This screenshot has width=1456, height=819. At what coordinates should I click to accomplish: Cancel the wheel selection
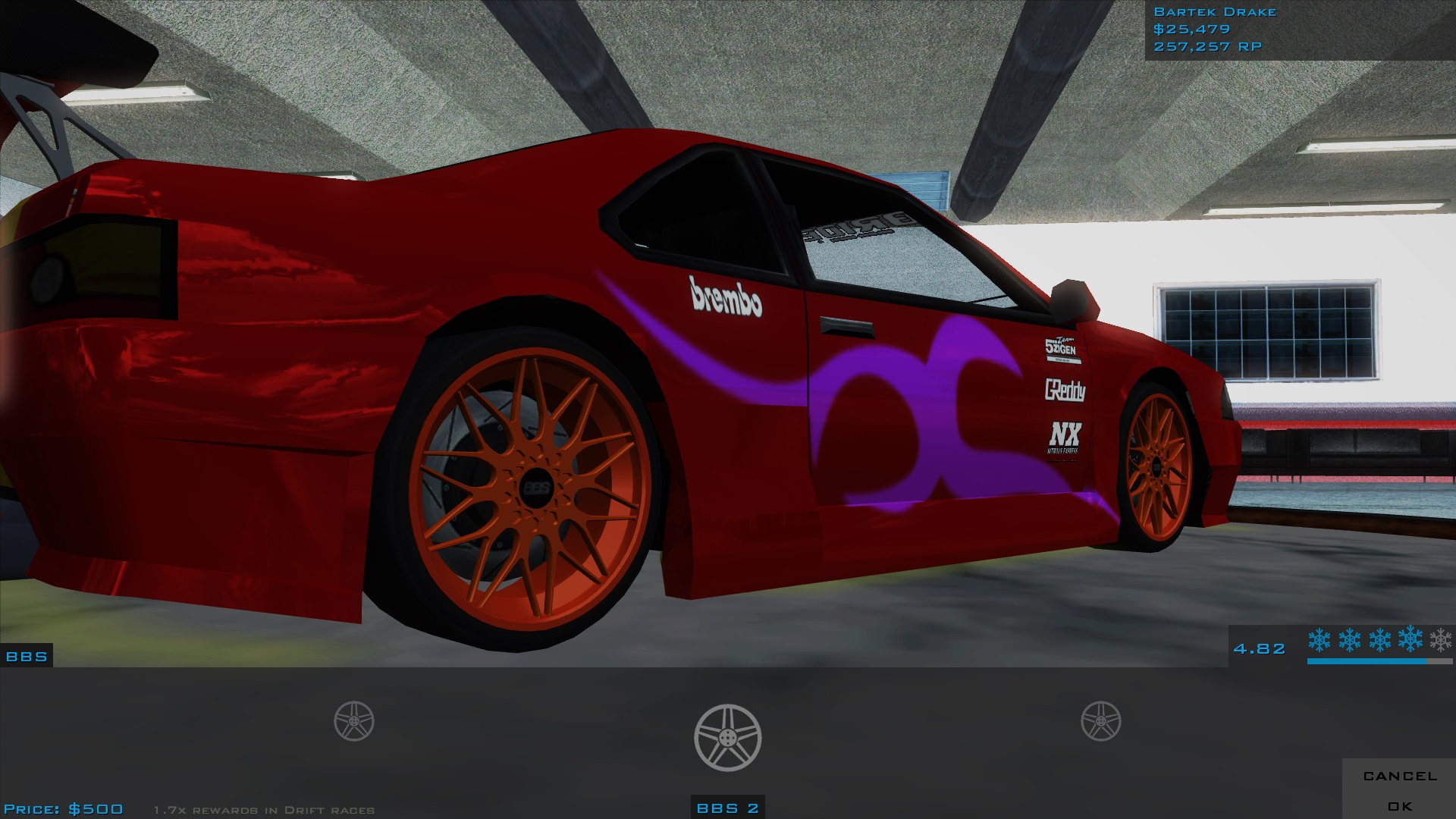(1400, 776)
